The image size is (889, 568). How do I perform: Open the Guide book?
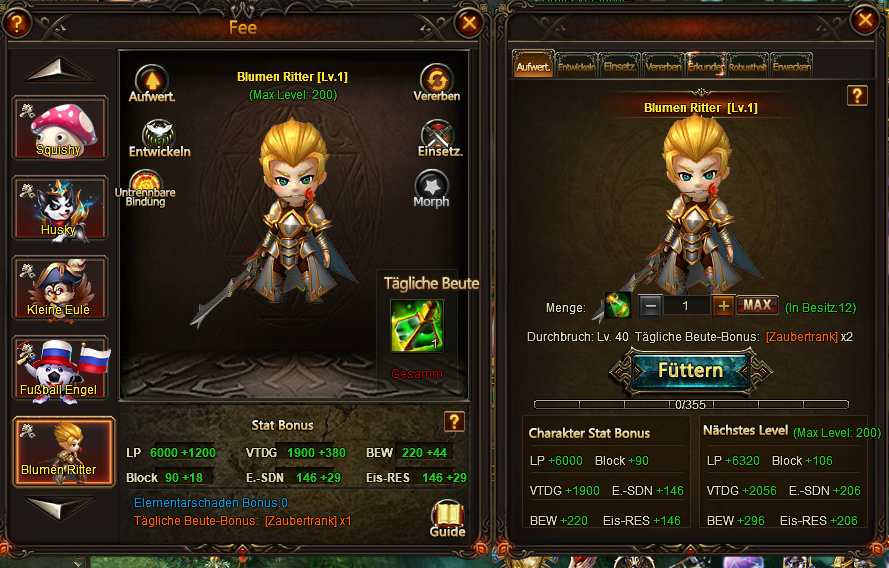tap(447, 517)
